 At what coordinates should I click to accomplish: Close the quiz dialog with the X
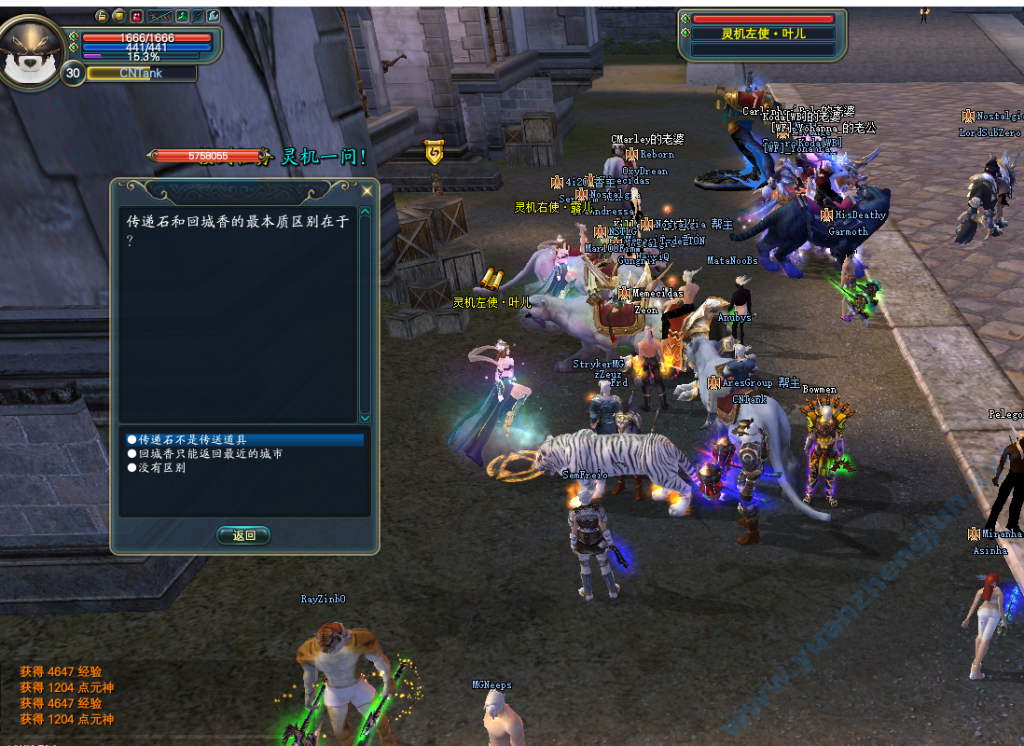(367, 190)
